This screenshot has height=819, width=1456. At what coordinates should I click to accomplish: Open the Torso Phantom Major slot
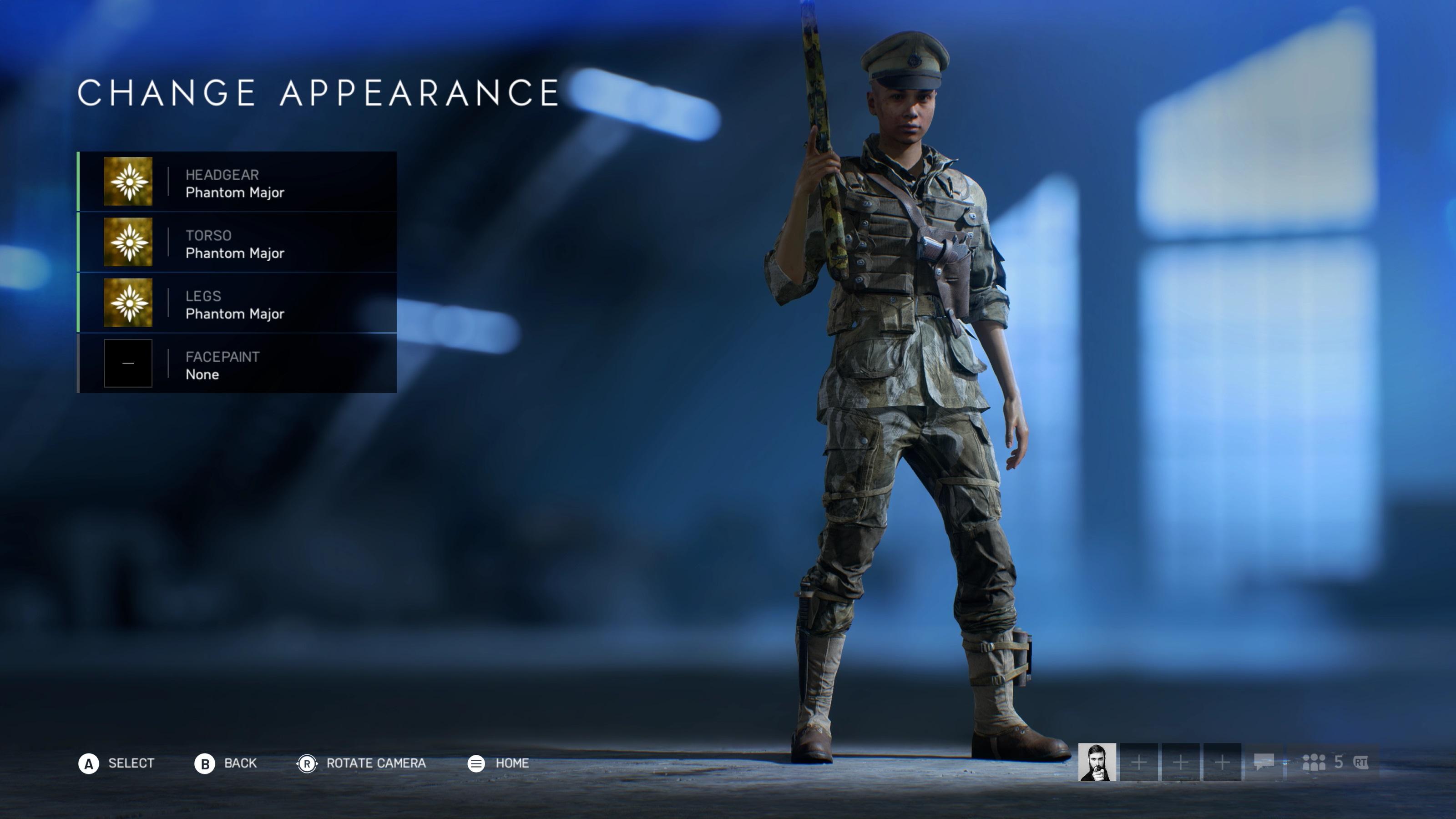click(x=237, y=243)
